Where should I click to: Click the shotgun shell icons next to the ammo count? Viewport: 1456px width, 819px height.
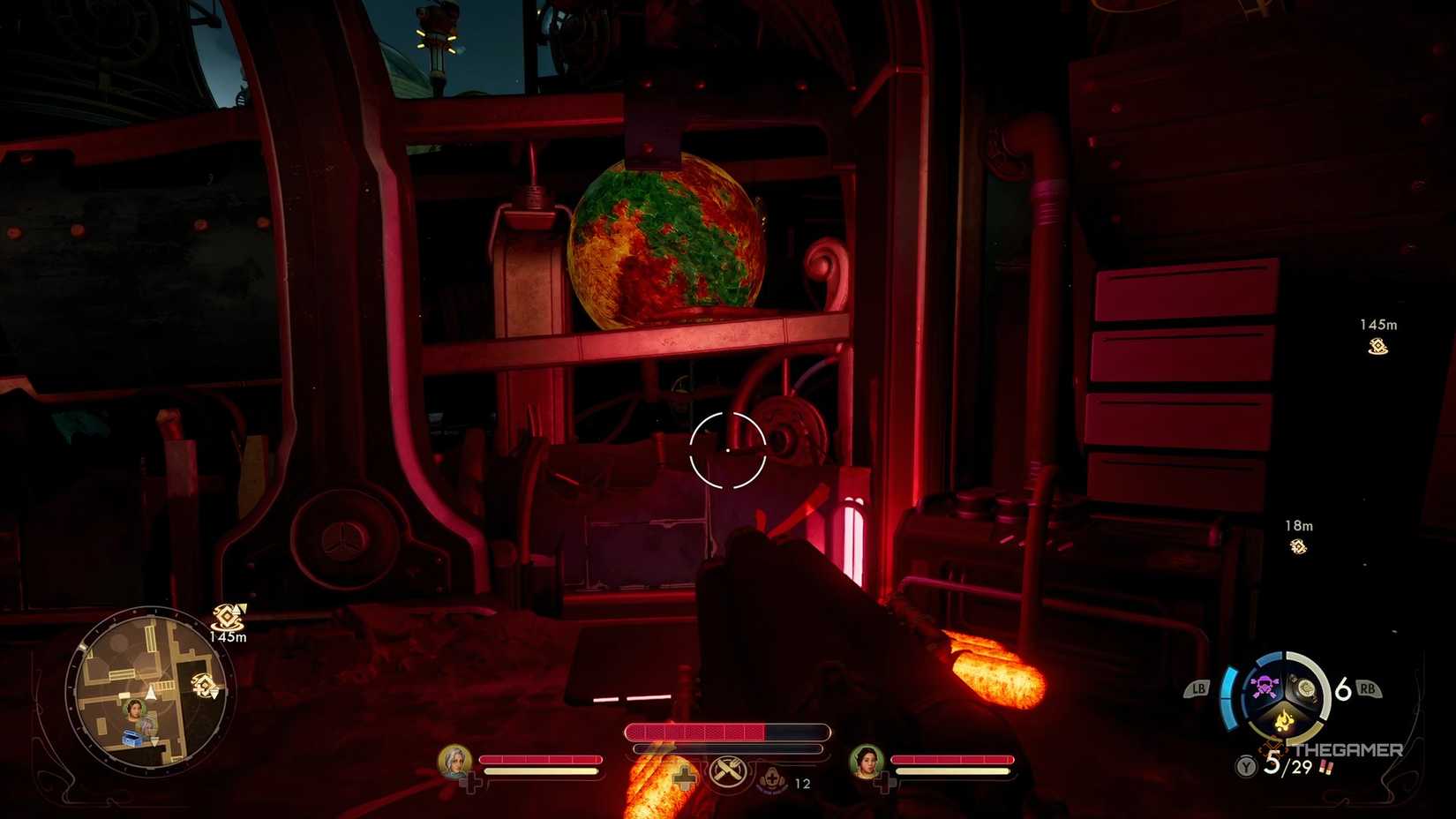click(1326, 768)
